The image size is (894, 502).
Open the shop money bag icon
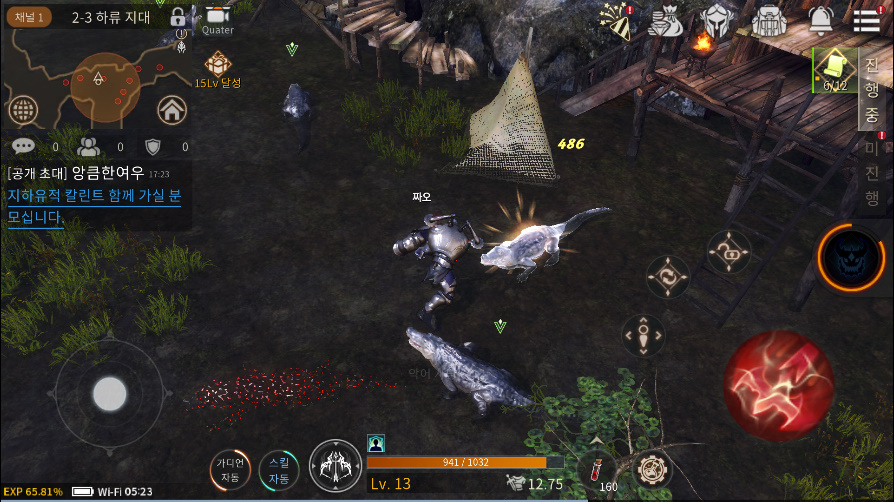(x=665, y=20)
